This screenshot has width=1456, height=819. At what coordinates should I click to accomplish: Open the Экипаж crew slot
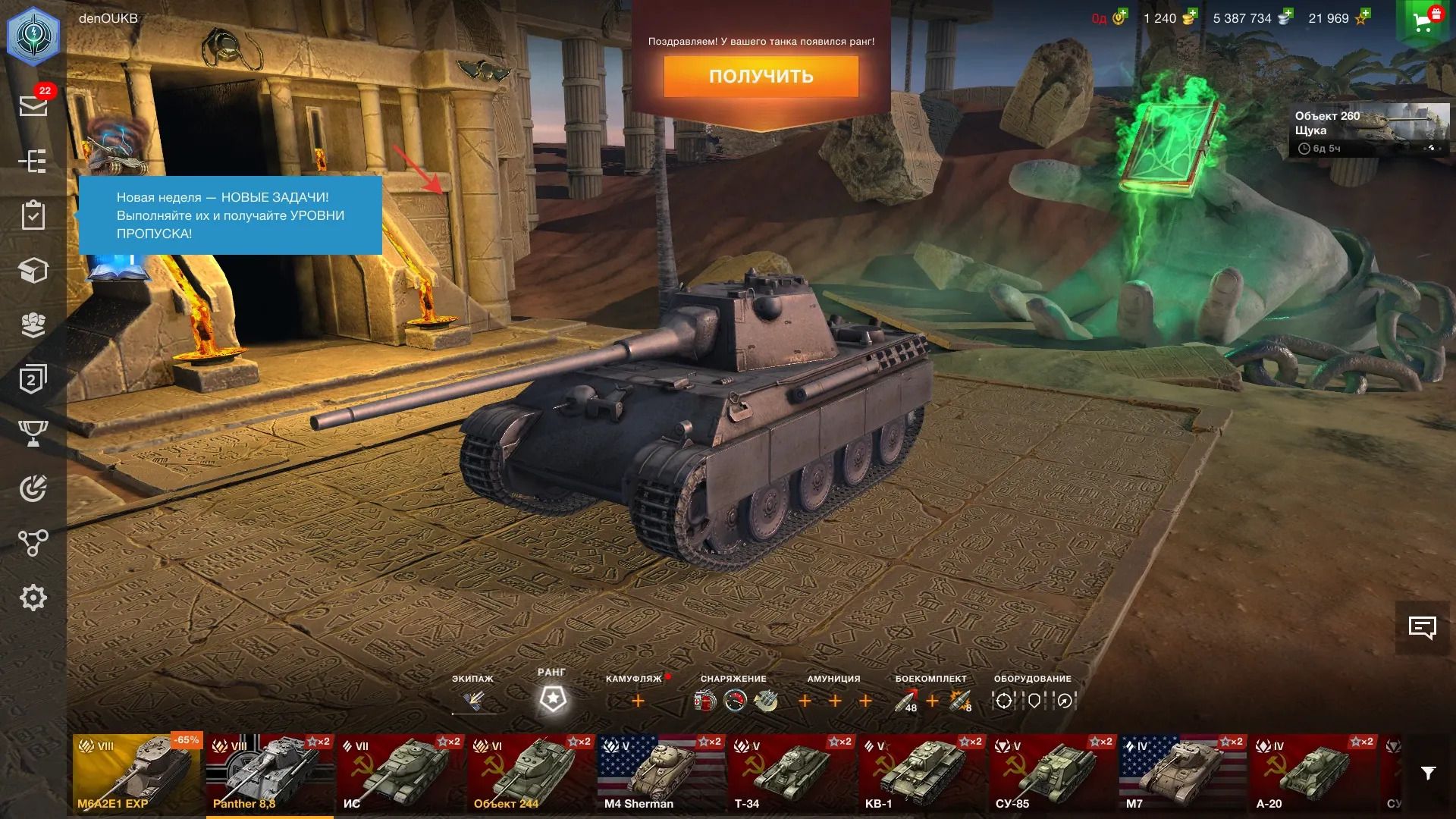point(473,701)
